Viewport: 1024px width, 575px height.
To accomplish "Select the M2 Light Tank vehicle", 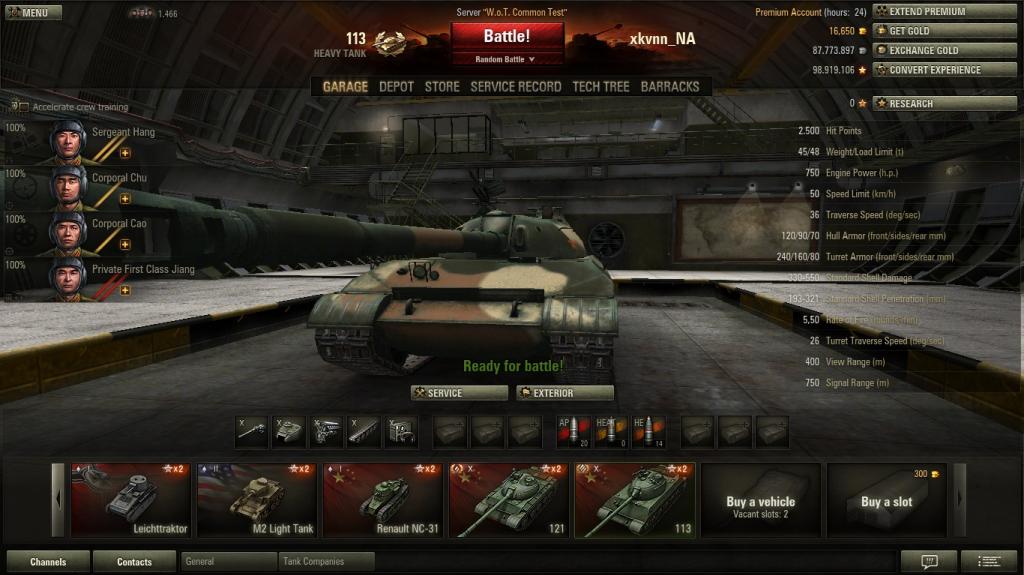I will (x=257, y=500).
